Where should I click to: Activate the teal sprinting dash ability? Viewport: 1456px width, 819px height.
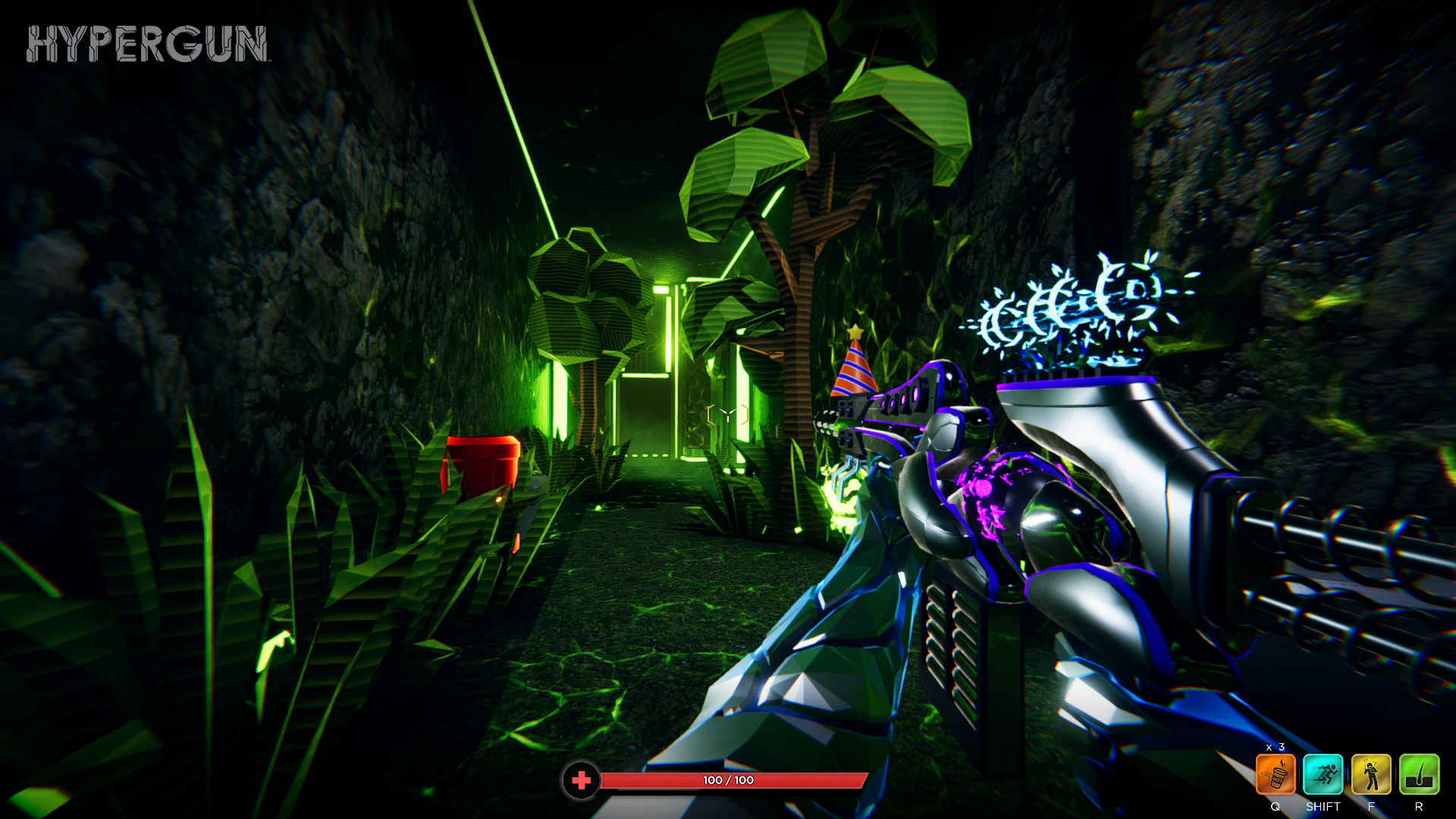[1323, 774]
